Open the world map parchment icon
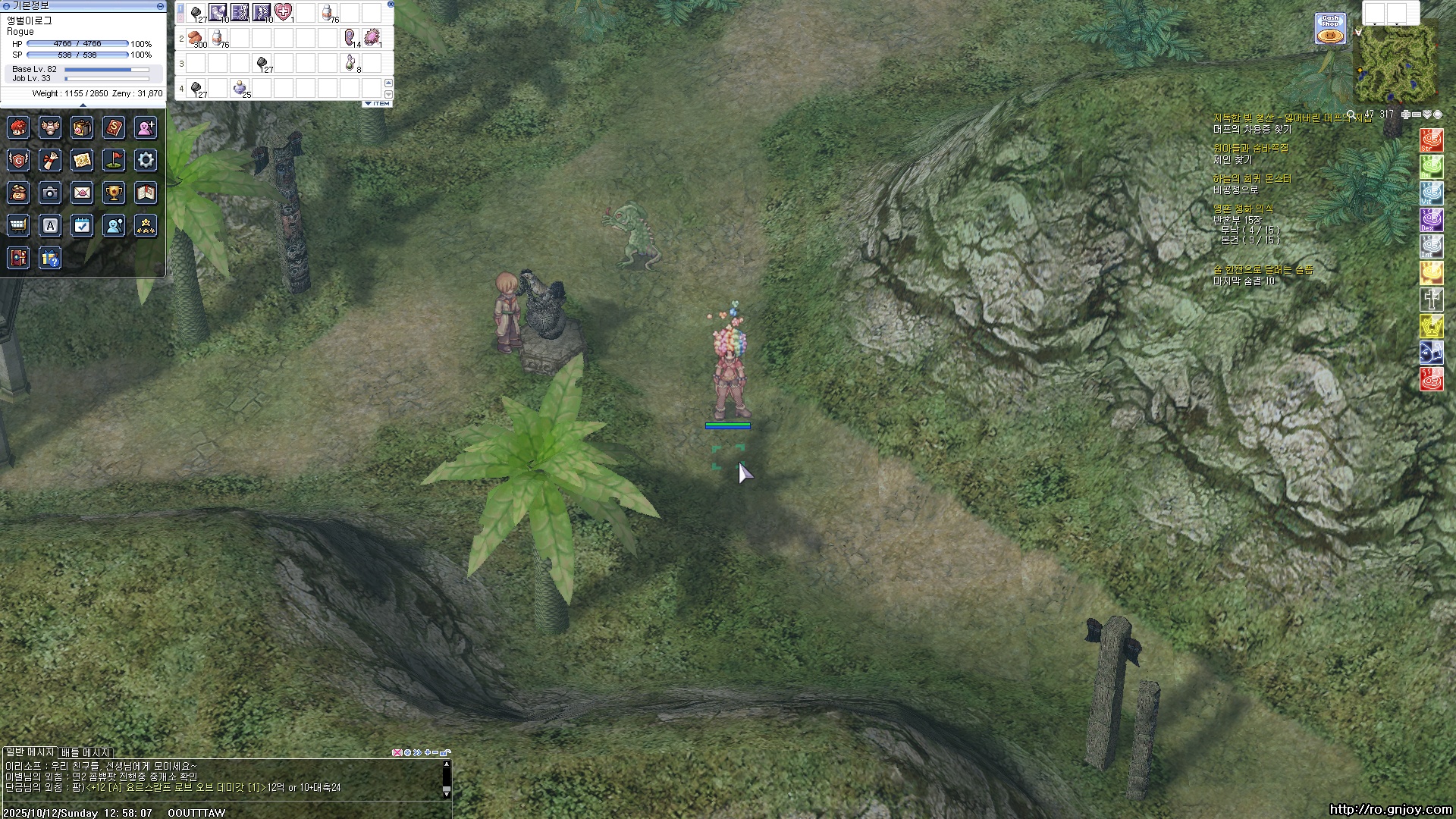Image resolution: width=1456 pixels, height=819 pixels. pyautogui.click(x=82, y=160)
